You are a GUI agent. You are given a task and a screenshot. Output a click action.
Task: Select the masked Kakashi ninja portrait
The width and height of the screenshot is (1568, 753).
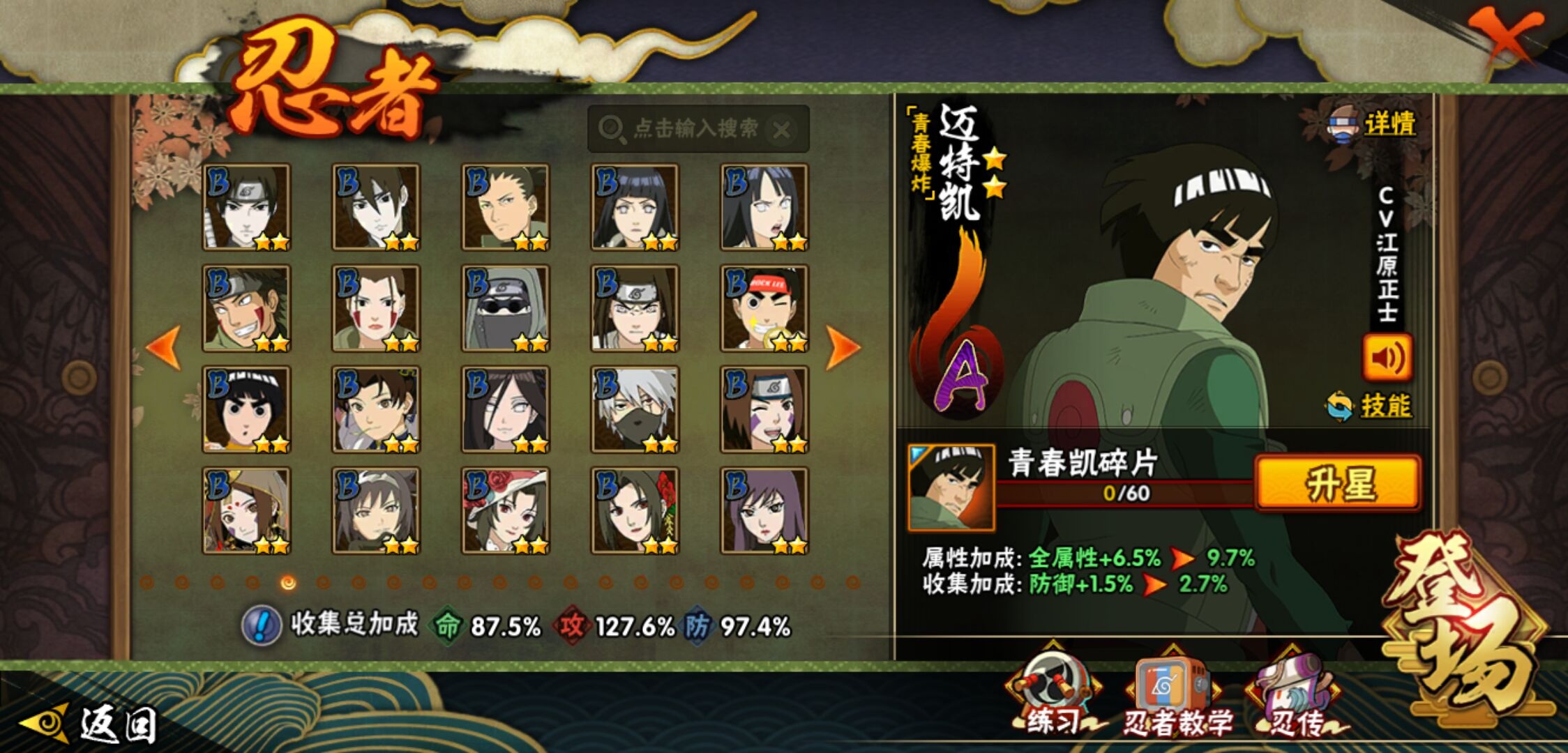click(635, 409)
